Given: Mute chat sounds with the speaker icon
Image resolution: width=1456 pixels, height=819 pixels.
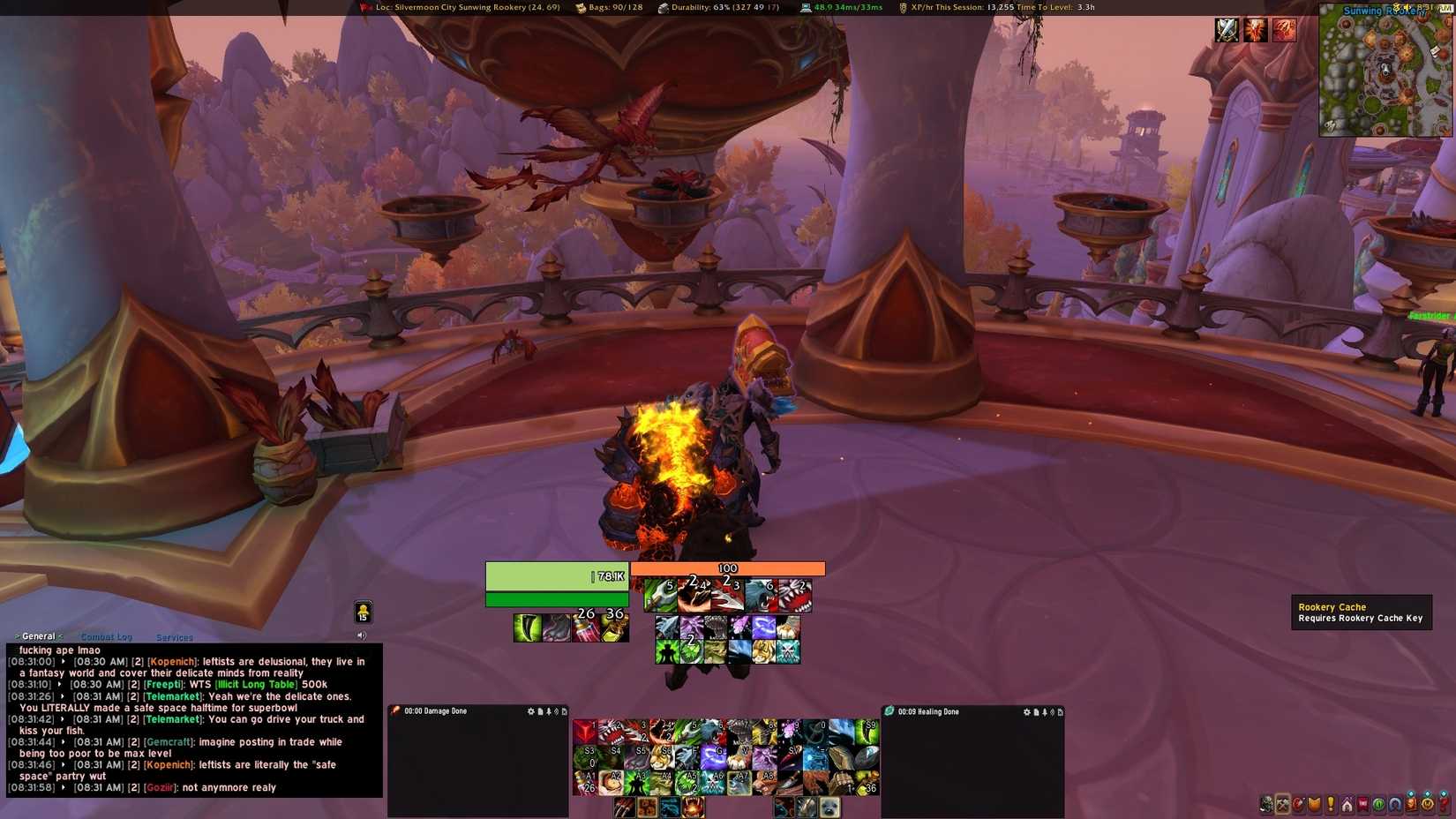Looking at the screenshot, I should (361, 635).
